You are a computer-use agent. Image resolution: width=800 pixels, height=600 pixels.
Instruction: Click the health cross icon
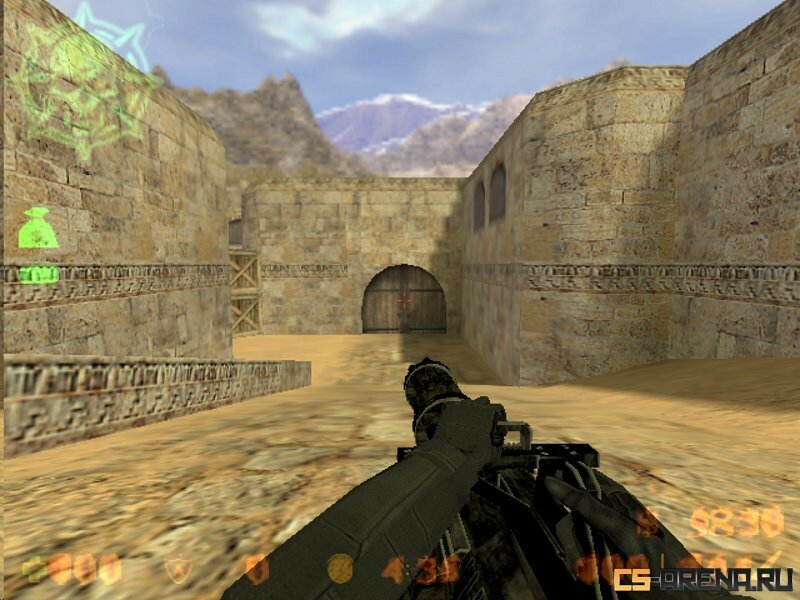tap(37, 569)
